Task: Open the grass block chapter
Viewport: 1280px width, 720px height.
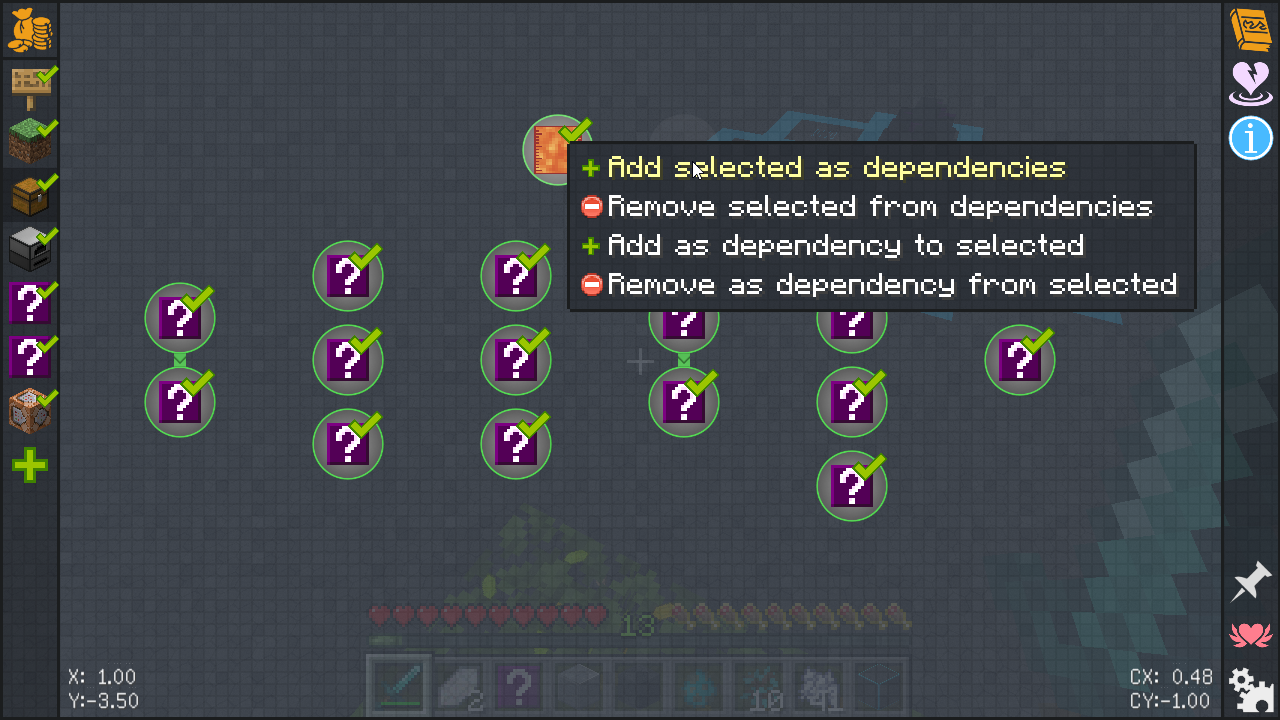Action: (30, 141)
